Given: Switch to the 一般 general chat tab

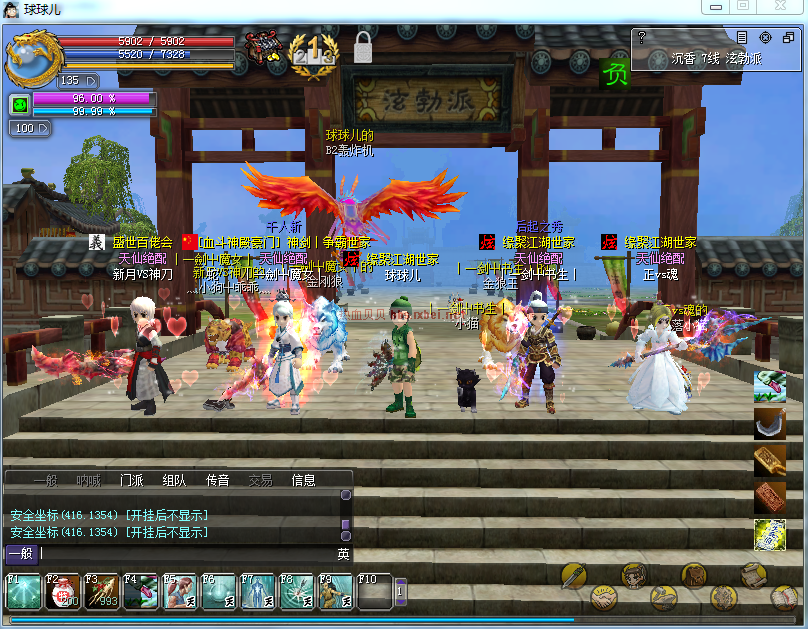Looking at the screenshot, I should coord(45,480).
